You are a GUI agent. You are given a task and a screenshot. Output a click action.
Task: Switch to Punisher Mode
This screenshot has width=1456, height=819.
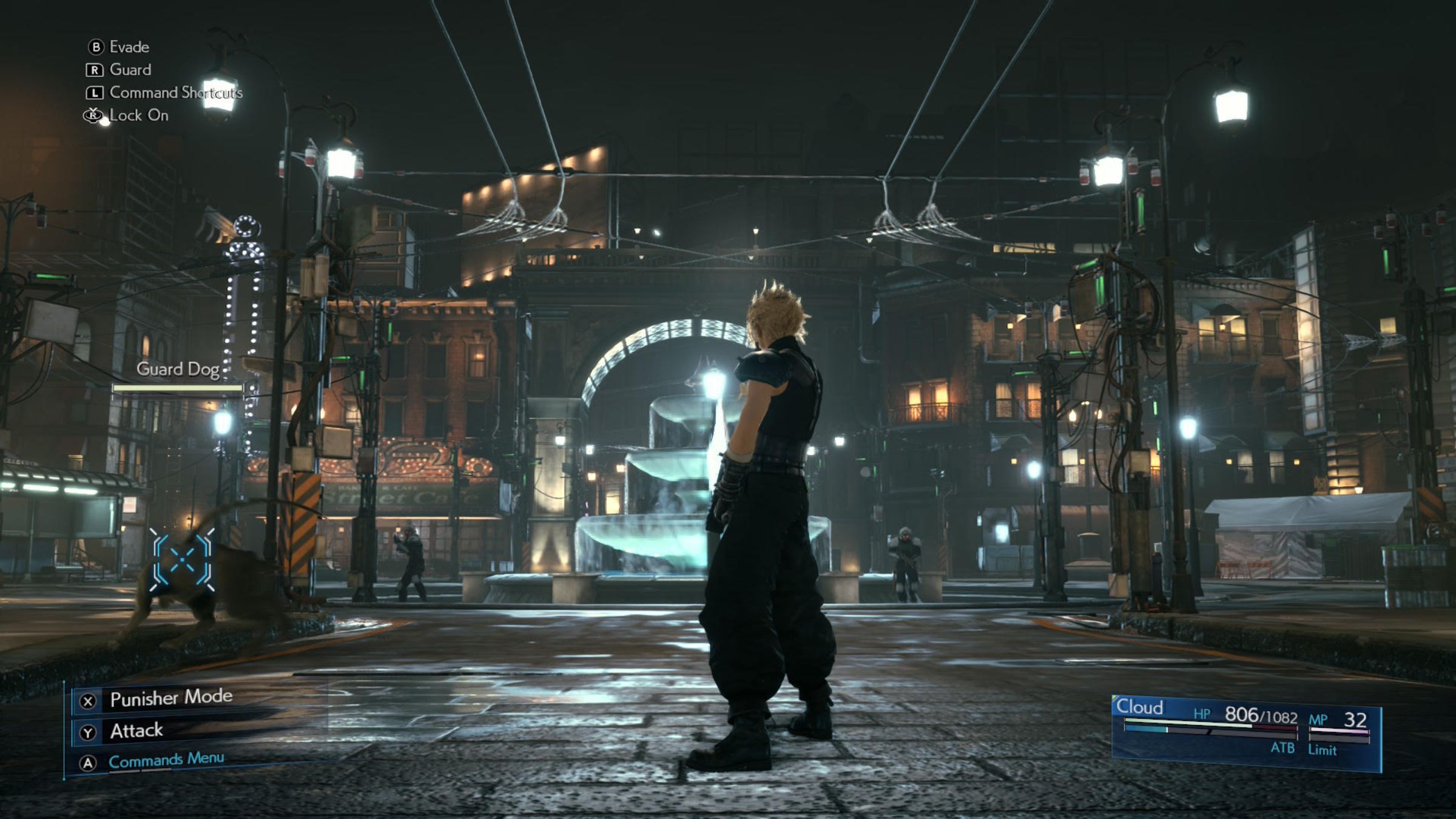point(170,698)
